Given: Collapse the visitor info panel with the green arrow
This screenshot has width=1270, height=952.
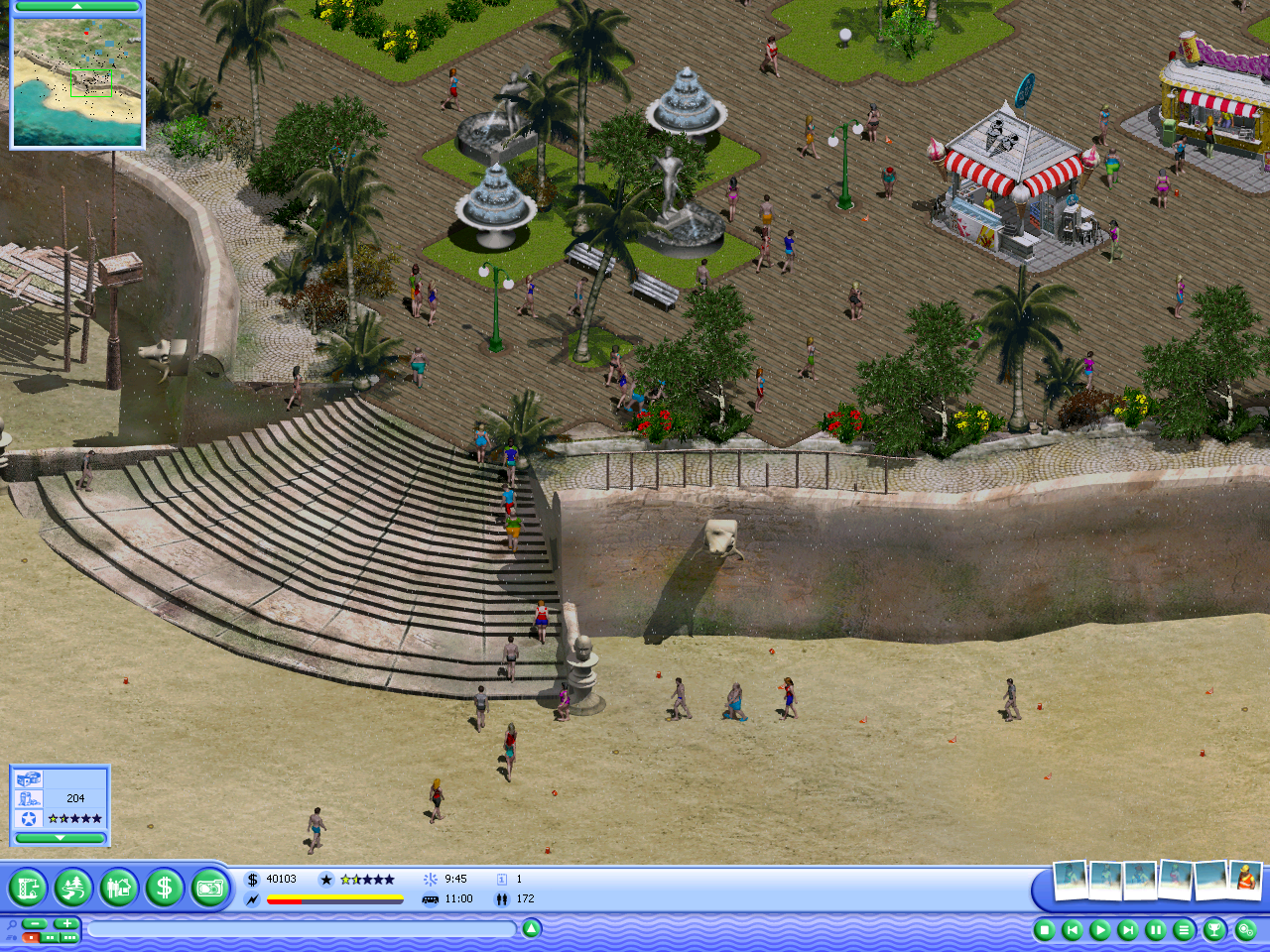Looking at the screenshot, I should point(60,837).
